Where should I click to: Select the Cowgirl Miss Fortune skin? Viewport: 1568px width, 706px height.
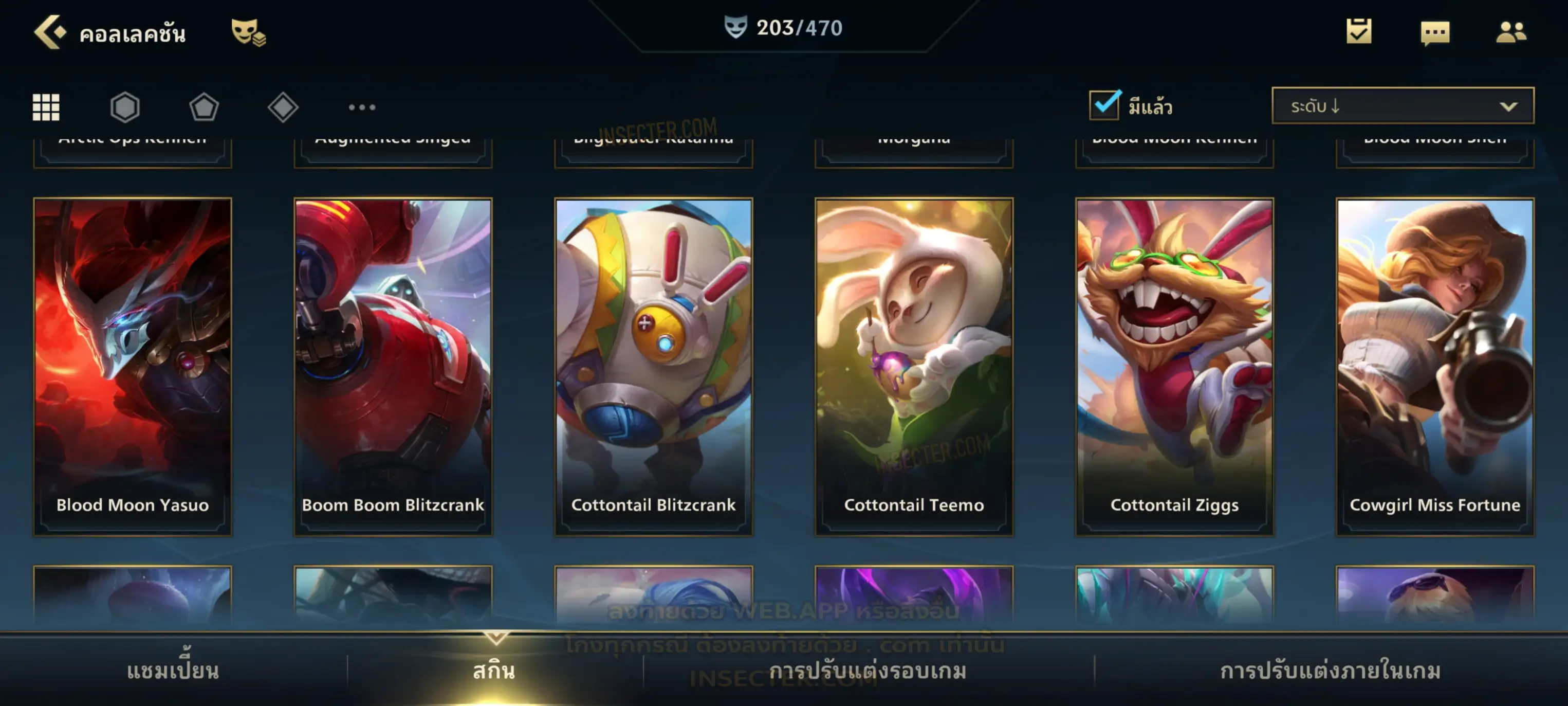coord(1435,367)
